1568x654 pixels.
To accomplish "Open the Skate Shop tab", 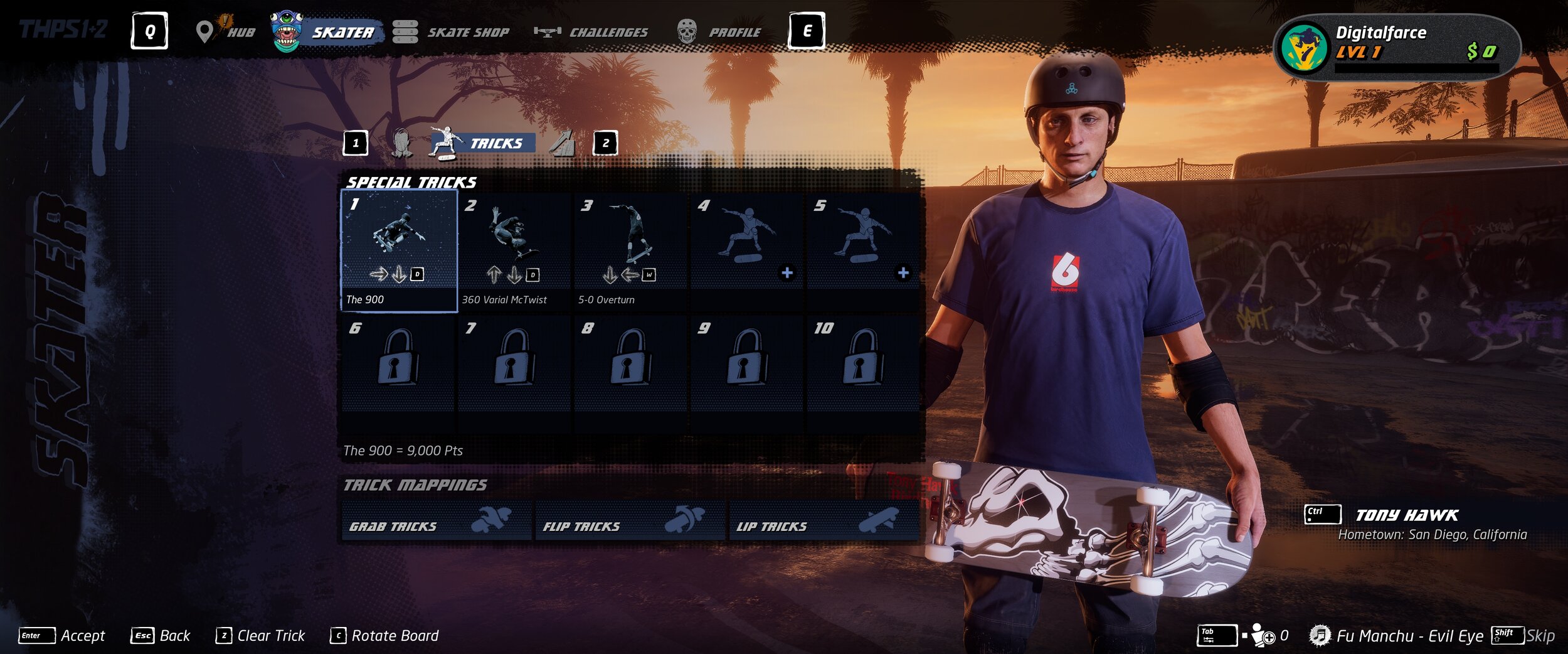I will pos(452,31).
